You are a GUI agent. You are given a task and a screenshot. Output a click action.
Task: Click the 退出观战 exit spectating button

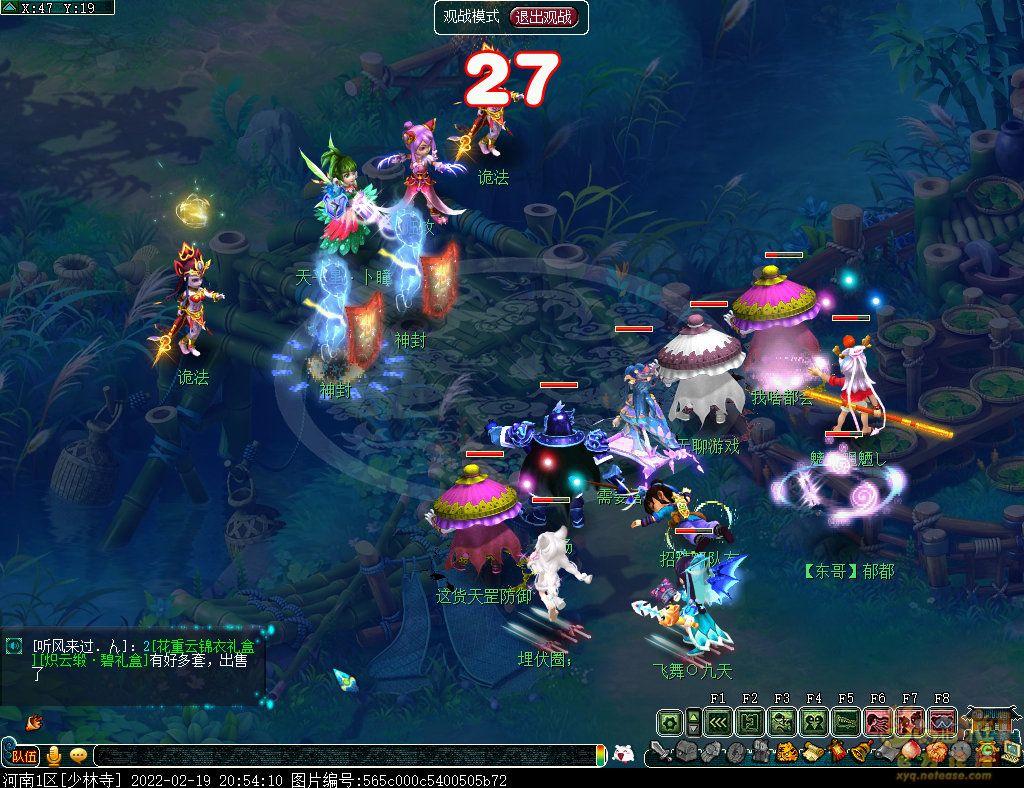[544, 17]
